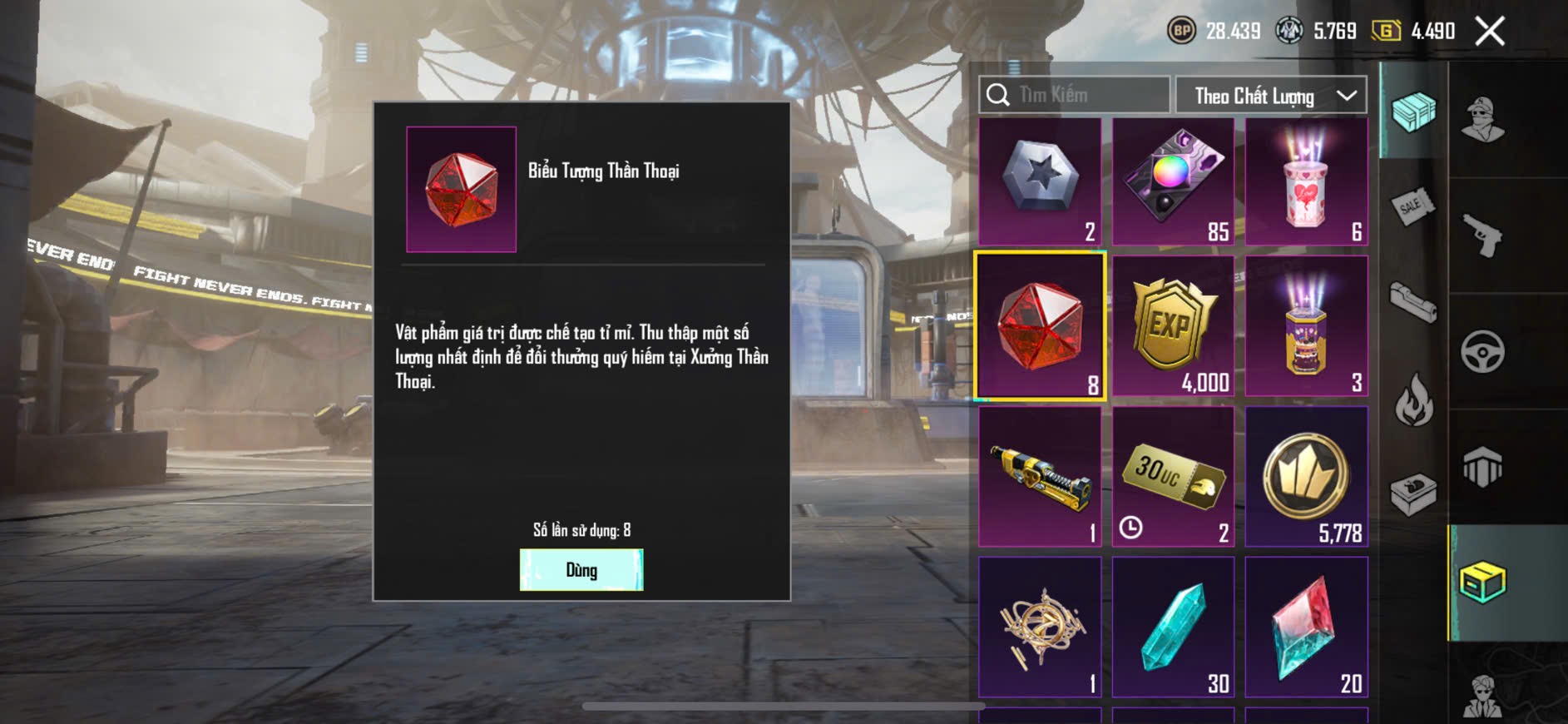1568x724 pixels.
Task: Choose the red and teal gem item
Action: 1306,627
